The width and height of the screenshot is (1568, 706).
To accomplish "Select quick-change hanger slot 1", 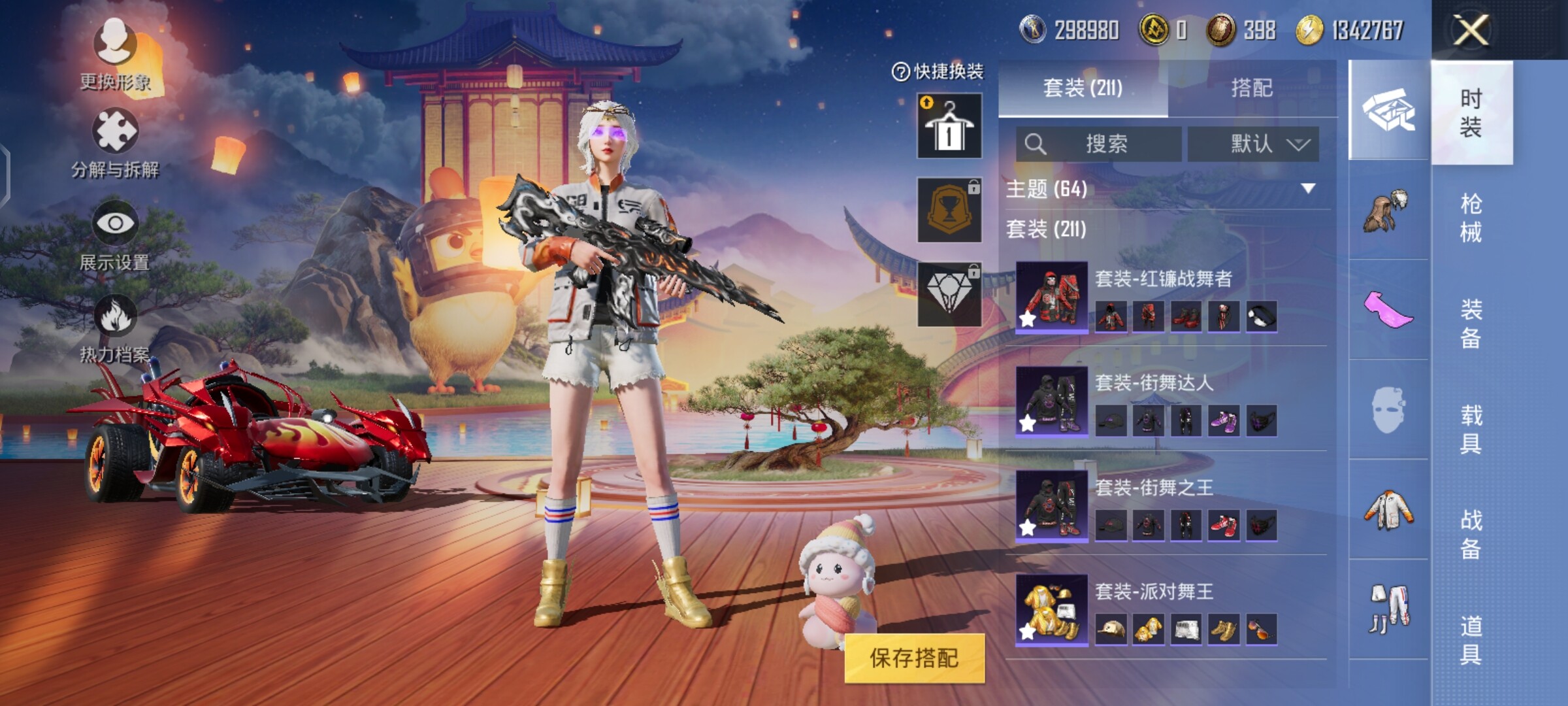I will (x=949, y=126).
